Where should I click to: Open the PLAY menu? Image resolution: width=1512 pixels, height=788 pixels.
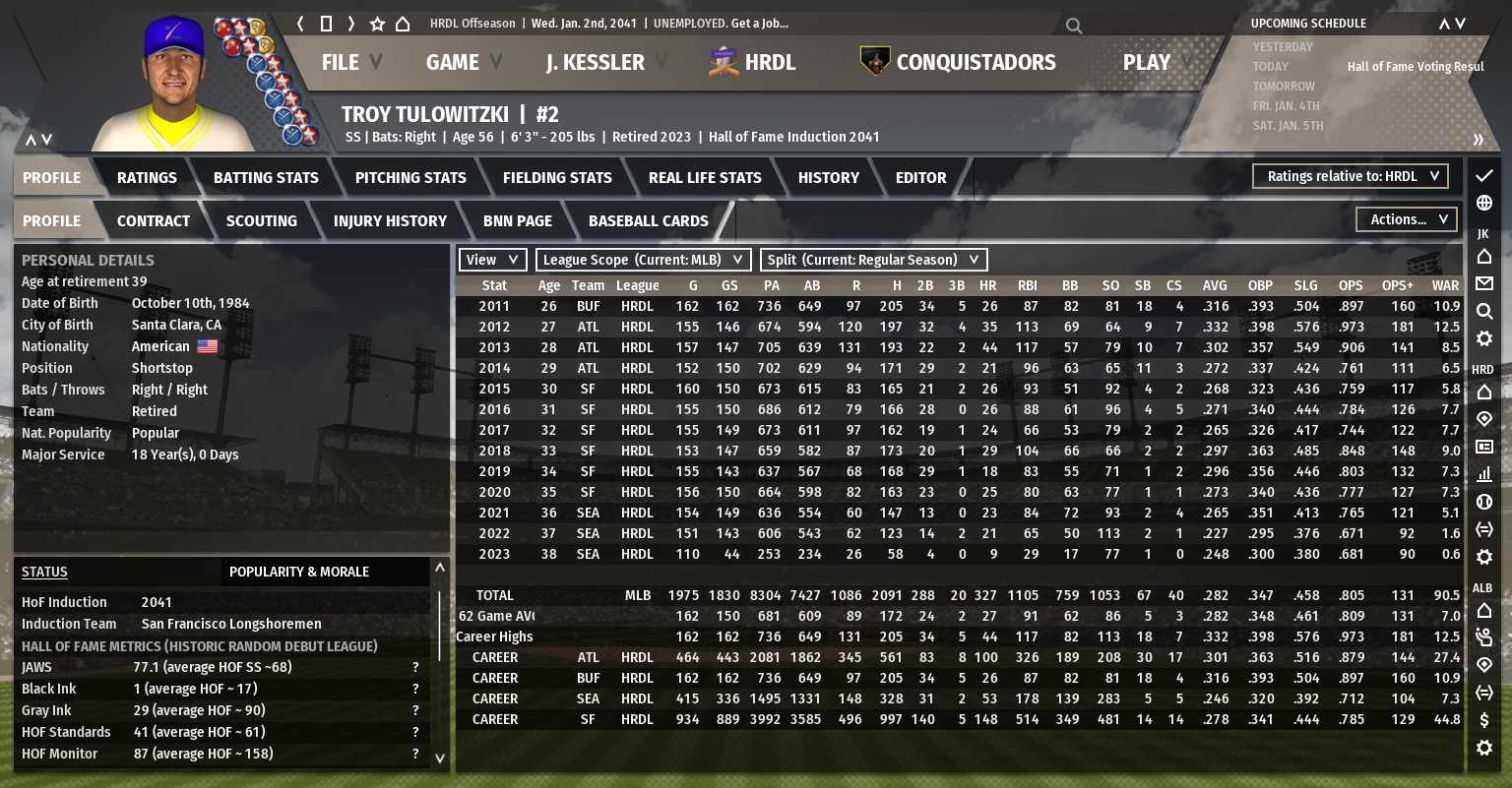click(x=1147, y=62)
